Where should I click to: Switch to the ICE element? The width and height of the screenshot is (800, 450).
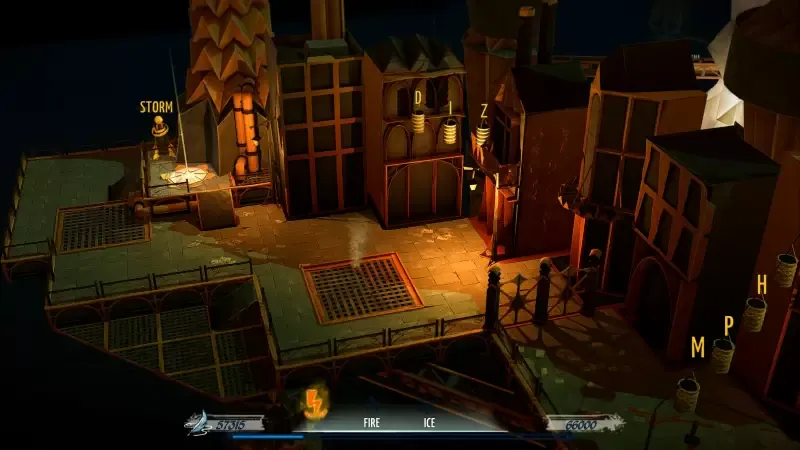429,423
